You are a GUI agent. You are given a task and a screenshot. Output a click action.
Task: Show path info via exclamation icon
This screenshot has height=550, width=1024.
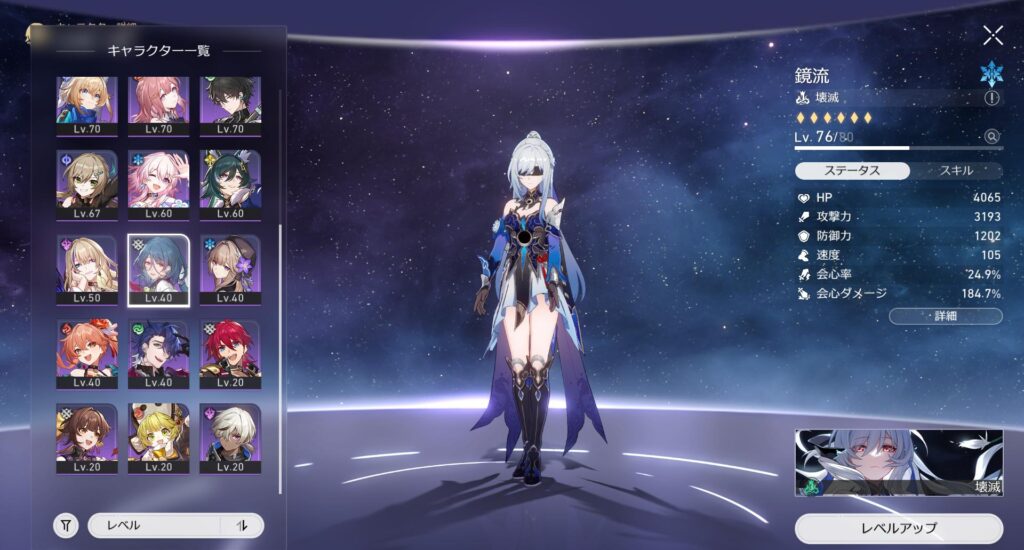pos(991,98)
